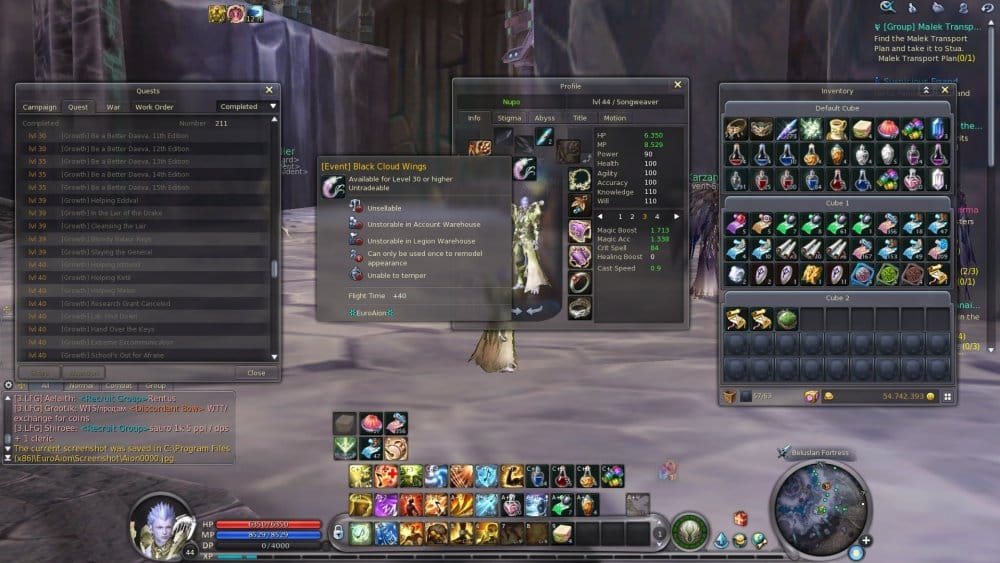Viewport: 1000px width, 563px height.
Task: Select the Motion tab in Profile
Action: coord(615,118)
